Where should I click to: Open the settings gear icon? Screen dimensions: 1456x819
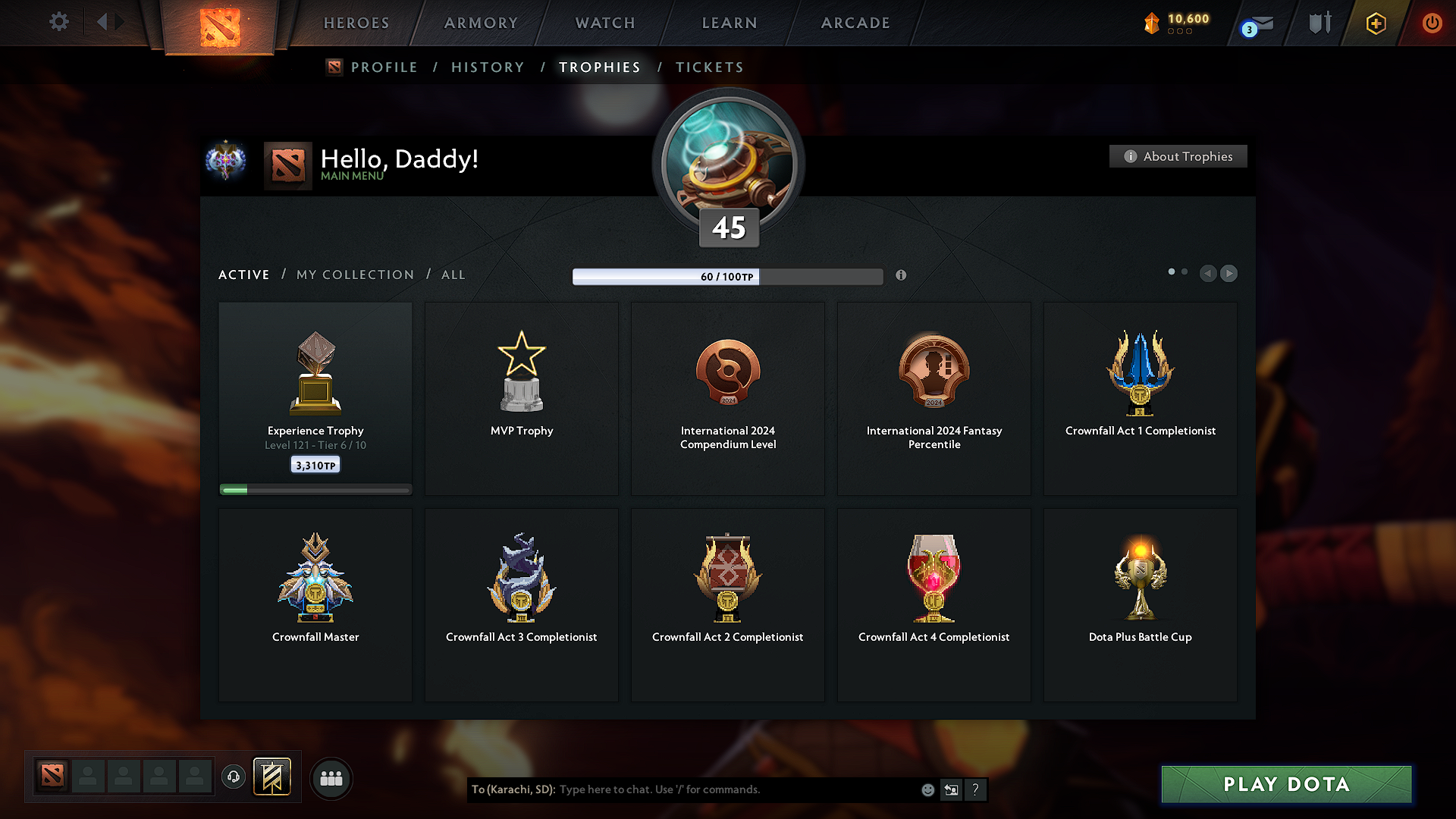point(58,22)
